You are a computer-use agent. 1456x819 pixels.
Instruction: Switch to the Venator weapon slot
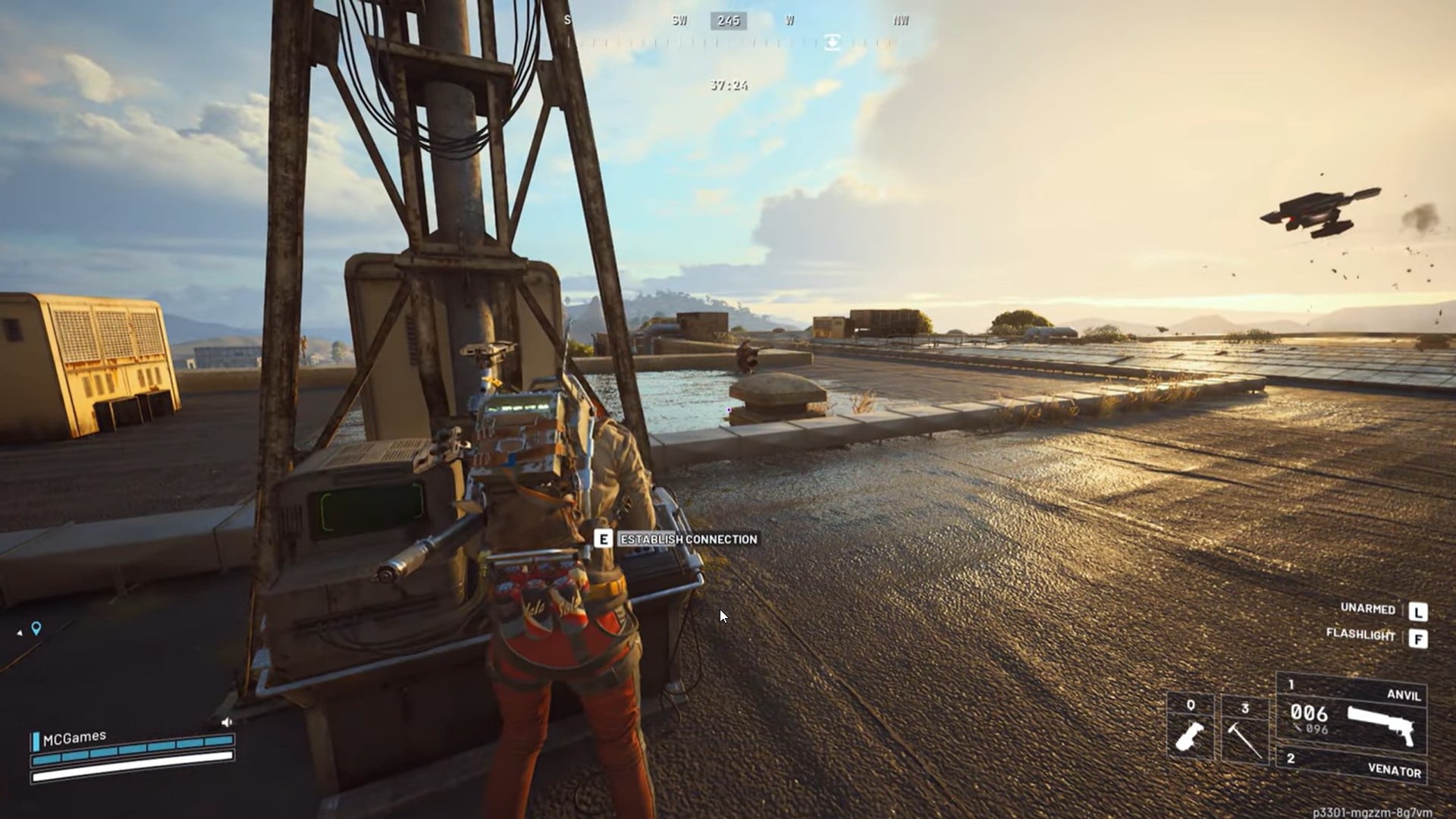pos(1351,764)
